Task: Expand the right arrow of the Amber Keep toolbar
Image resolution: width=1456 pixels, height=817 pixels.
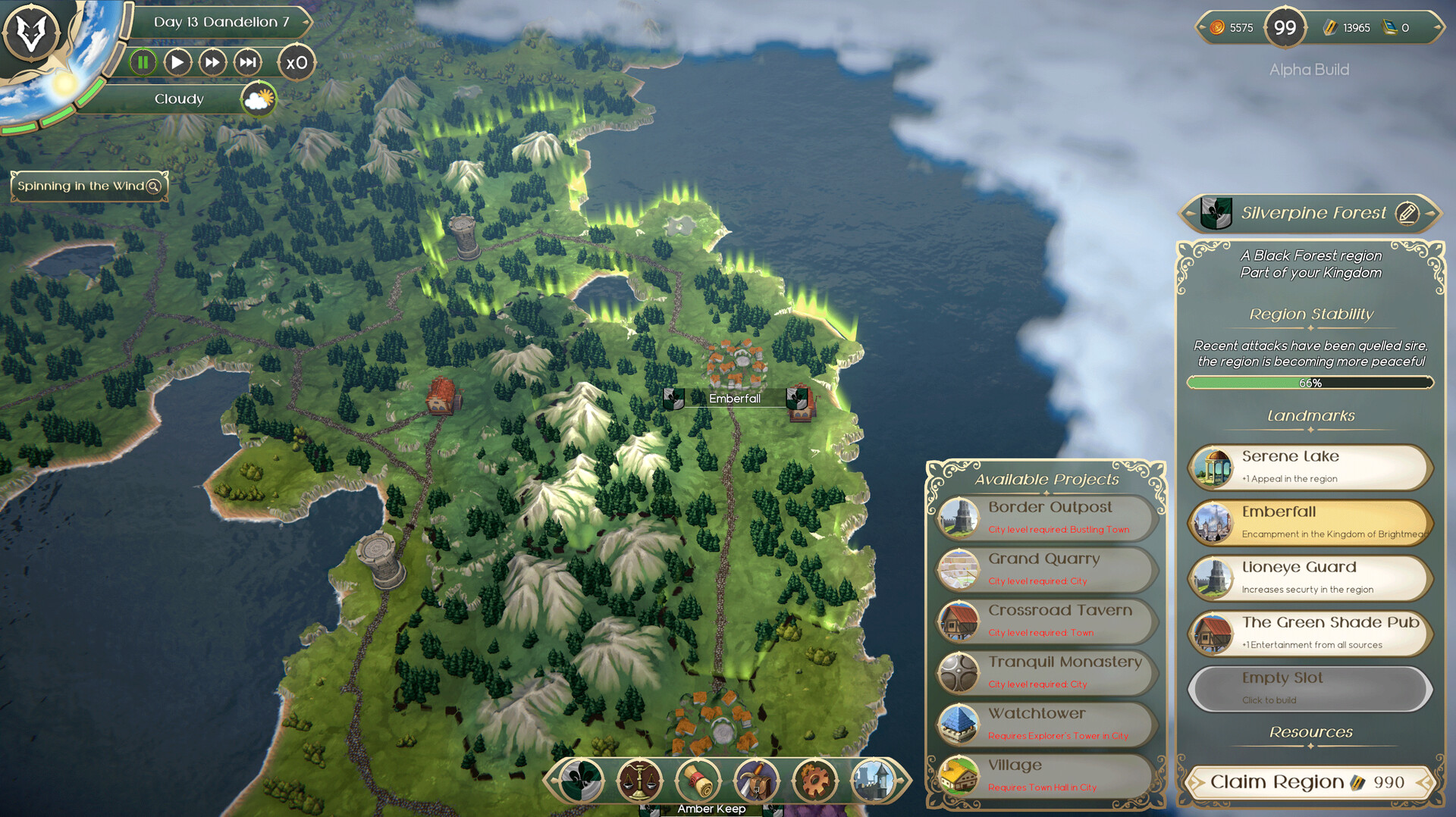Action: pos(899,781)
